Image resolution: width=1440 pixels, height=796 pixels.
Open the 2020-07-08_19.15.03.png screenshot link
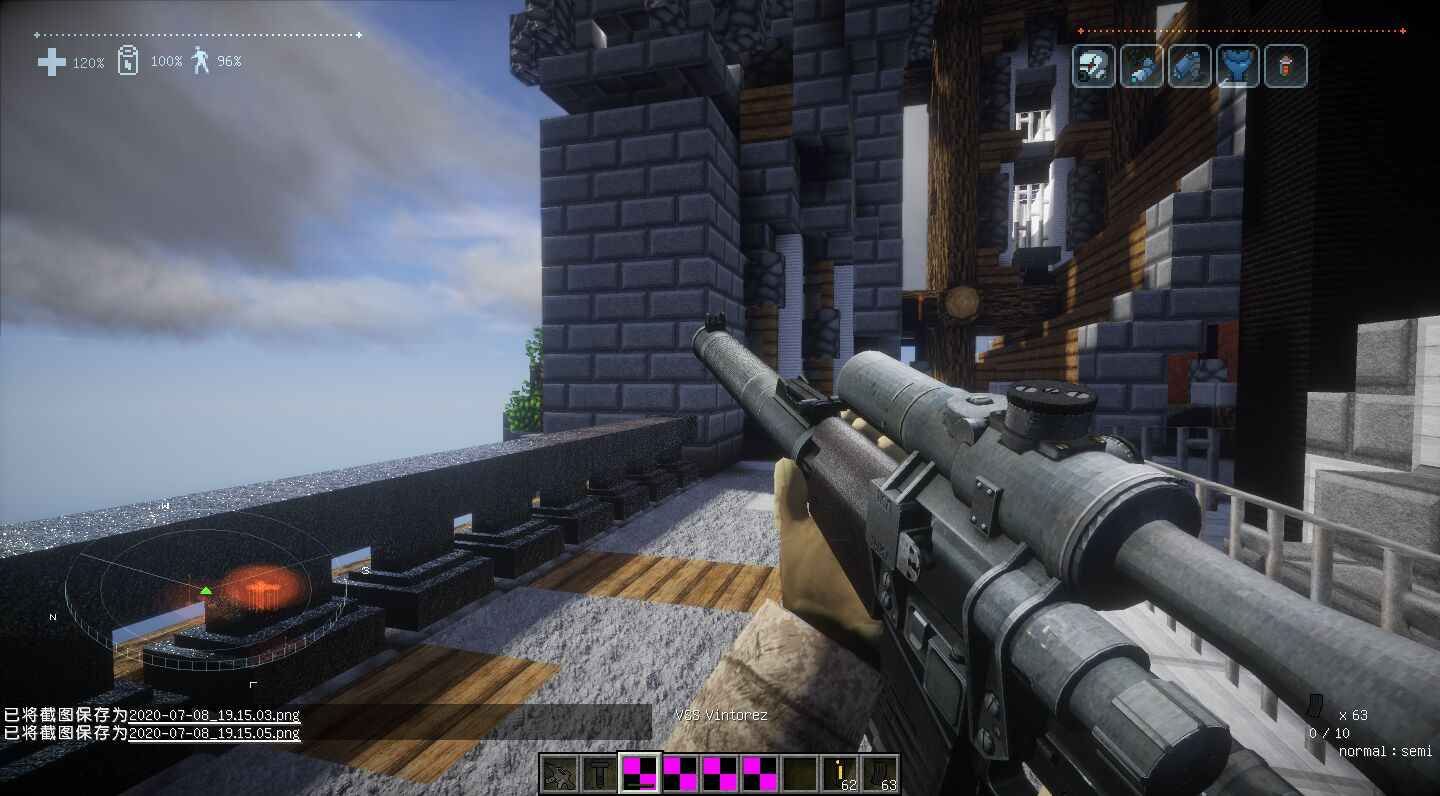[214, 715]
